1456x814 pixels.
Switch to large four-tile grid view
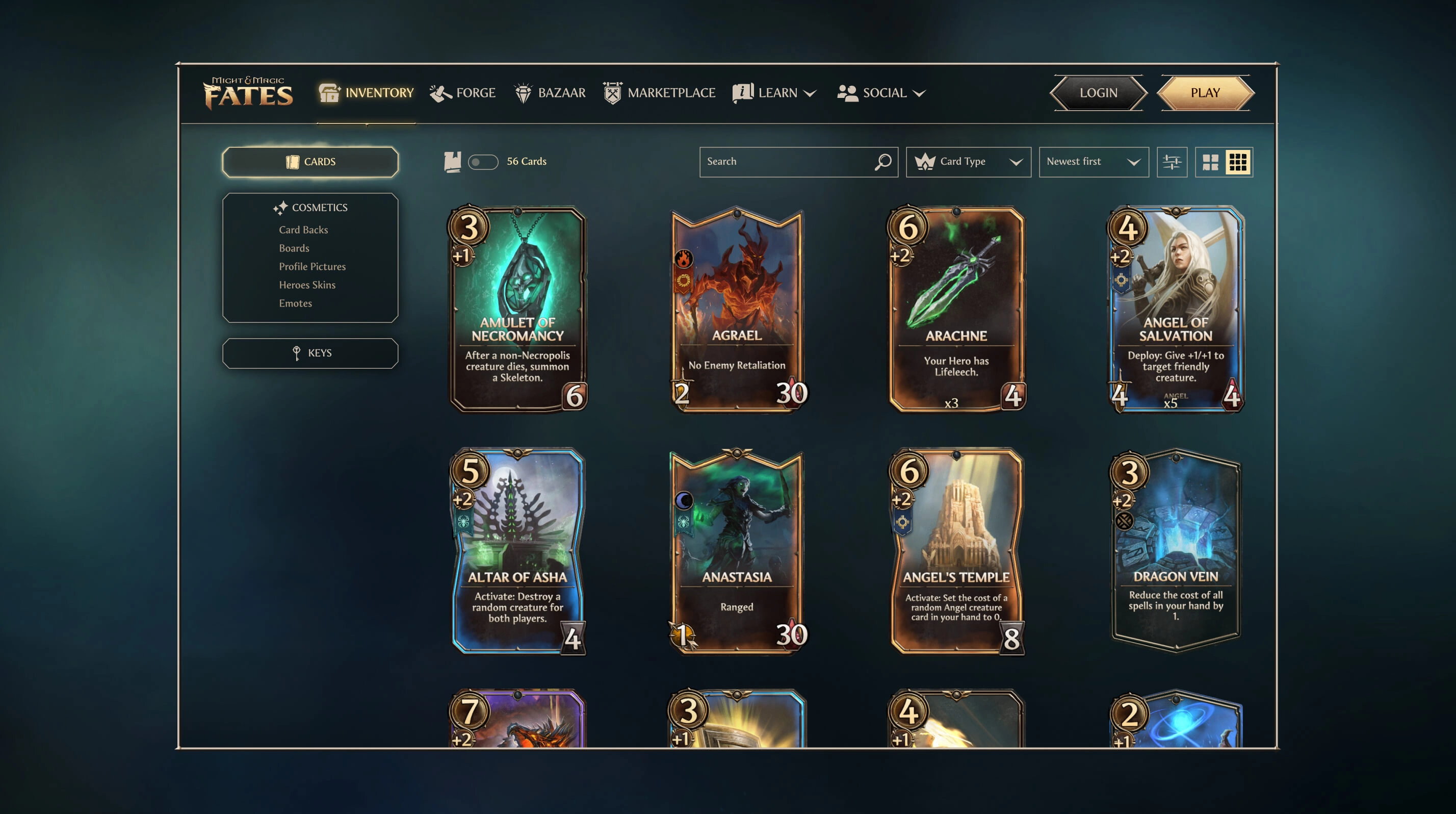pyautogui.click(x=1210, y=162)
